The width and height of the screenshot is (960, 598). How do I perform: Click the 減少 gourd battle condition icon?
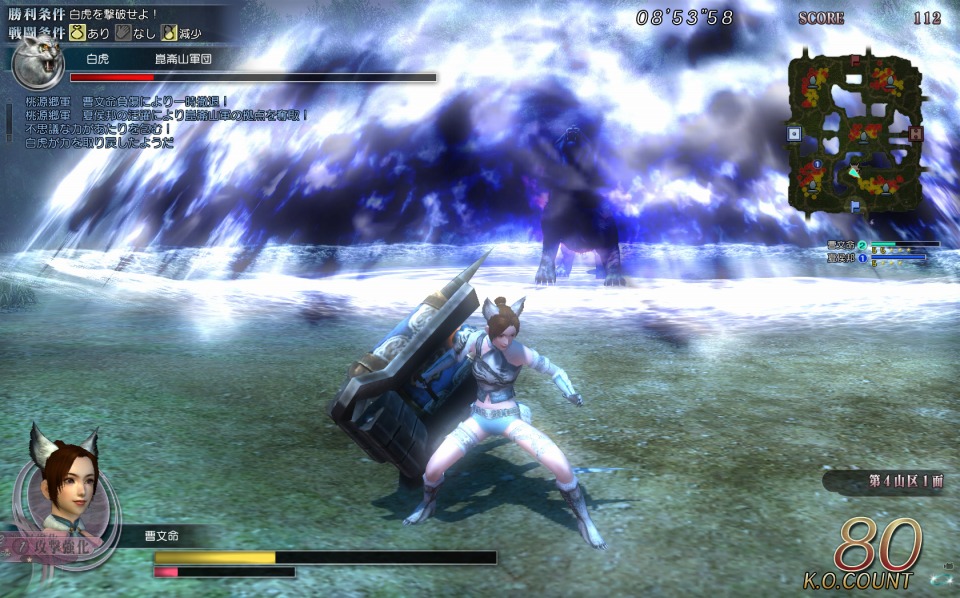tap(171, 32)
